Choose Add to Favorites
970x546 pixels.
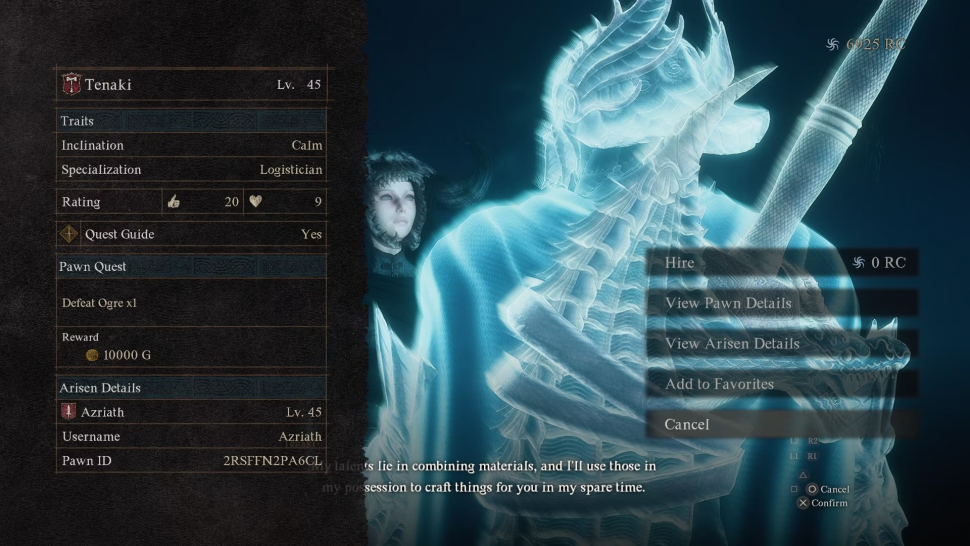[x=782, y=384]
